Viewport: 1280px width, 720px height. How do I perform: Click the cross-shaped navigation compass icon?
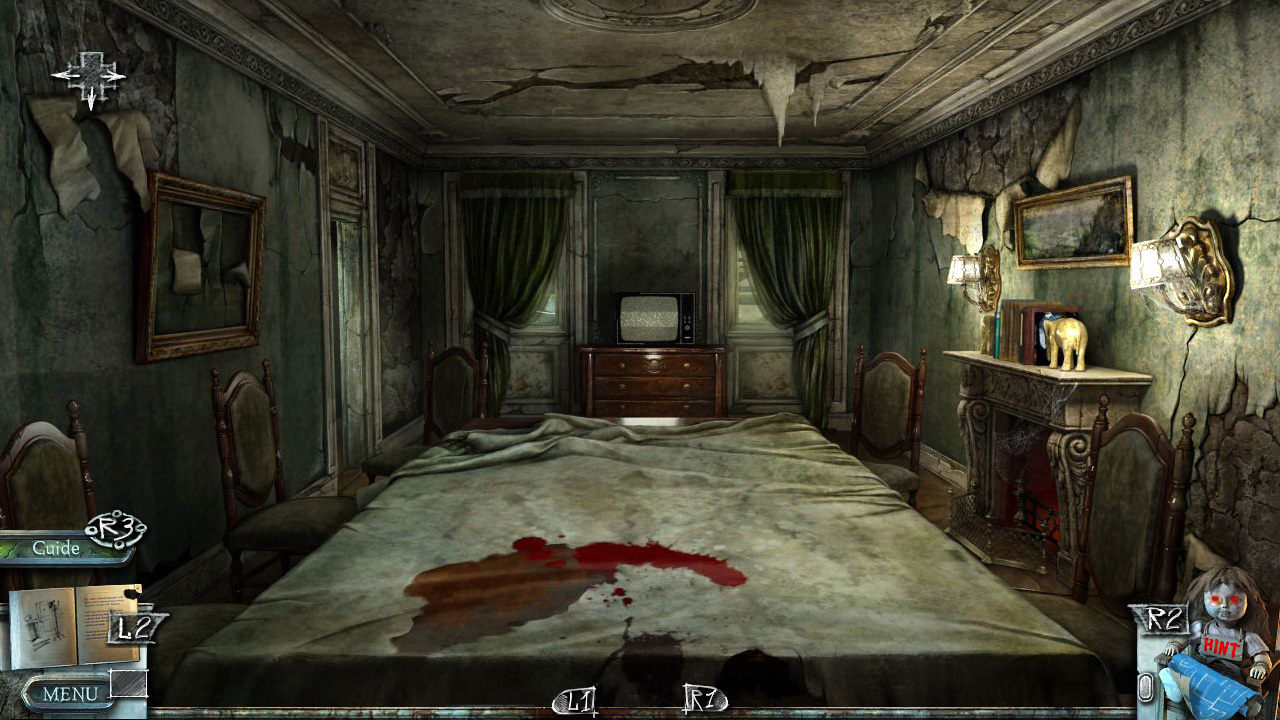pyautogui.click(x=89, y=76)
